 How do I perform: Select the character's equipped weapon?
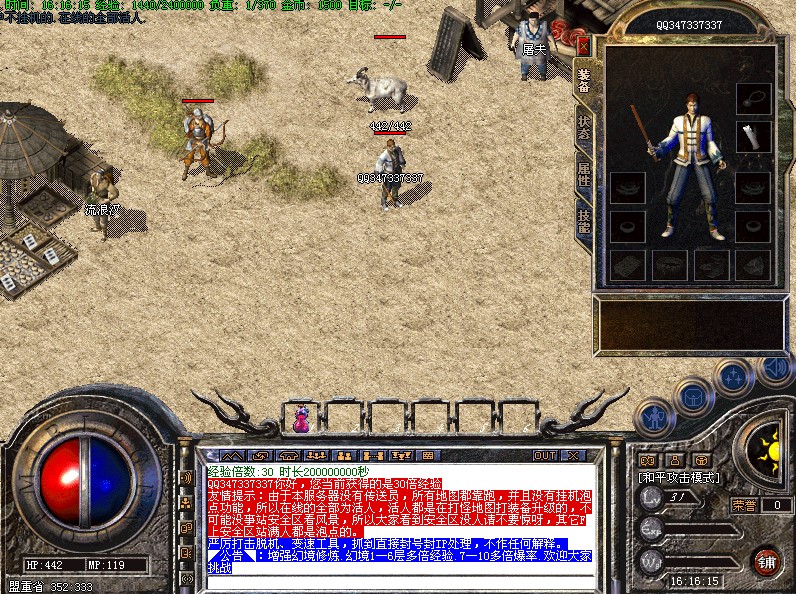tap(641, 132)
